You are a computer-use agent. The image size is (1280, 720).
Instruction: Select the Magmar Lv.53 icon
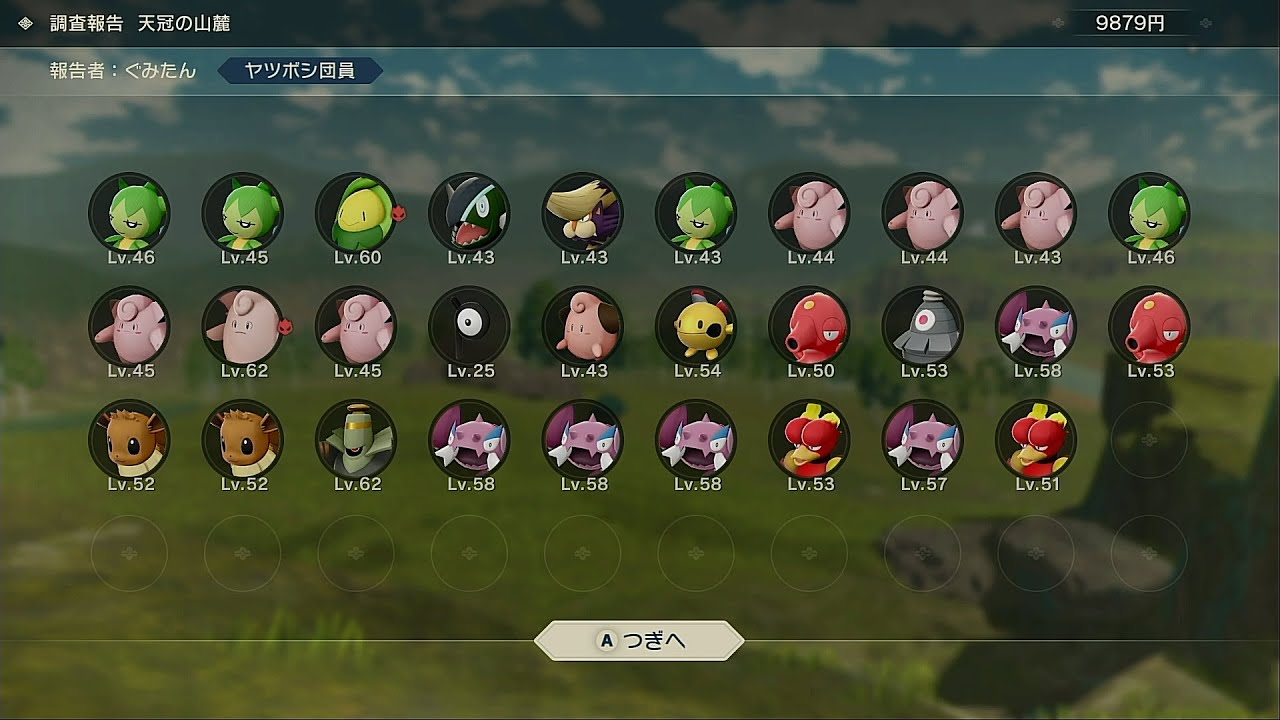[x=809, y=440]
